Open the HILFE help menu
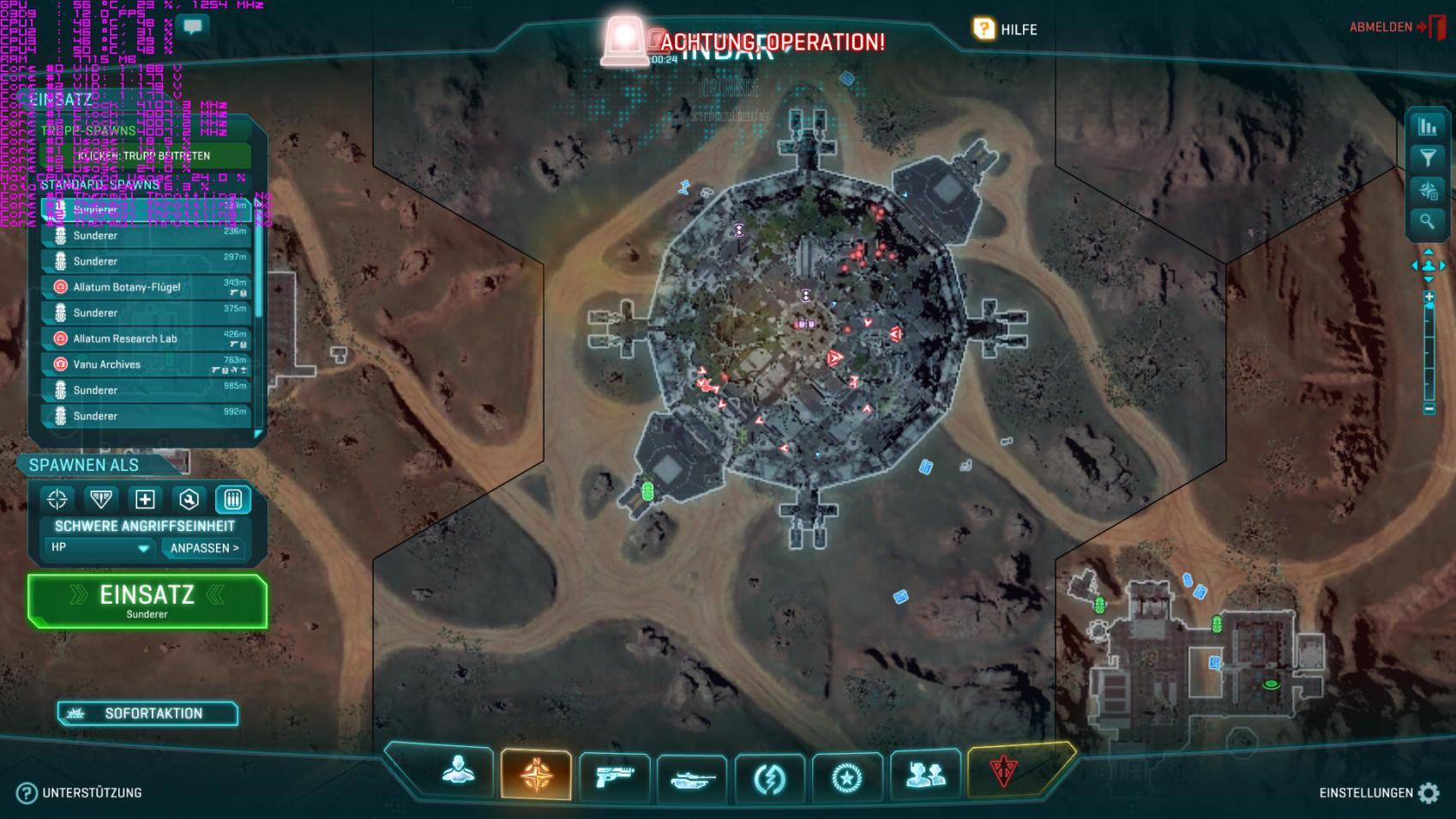The image size is (1456, 819). [1005, 29]
